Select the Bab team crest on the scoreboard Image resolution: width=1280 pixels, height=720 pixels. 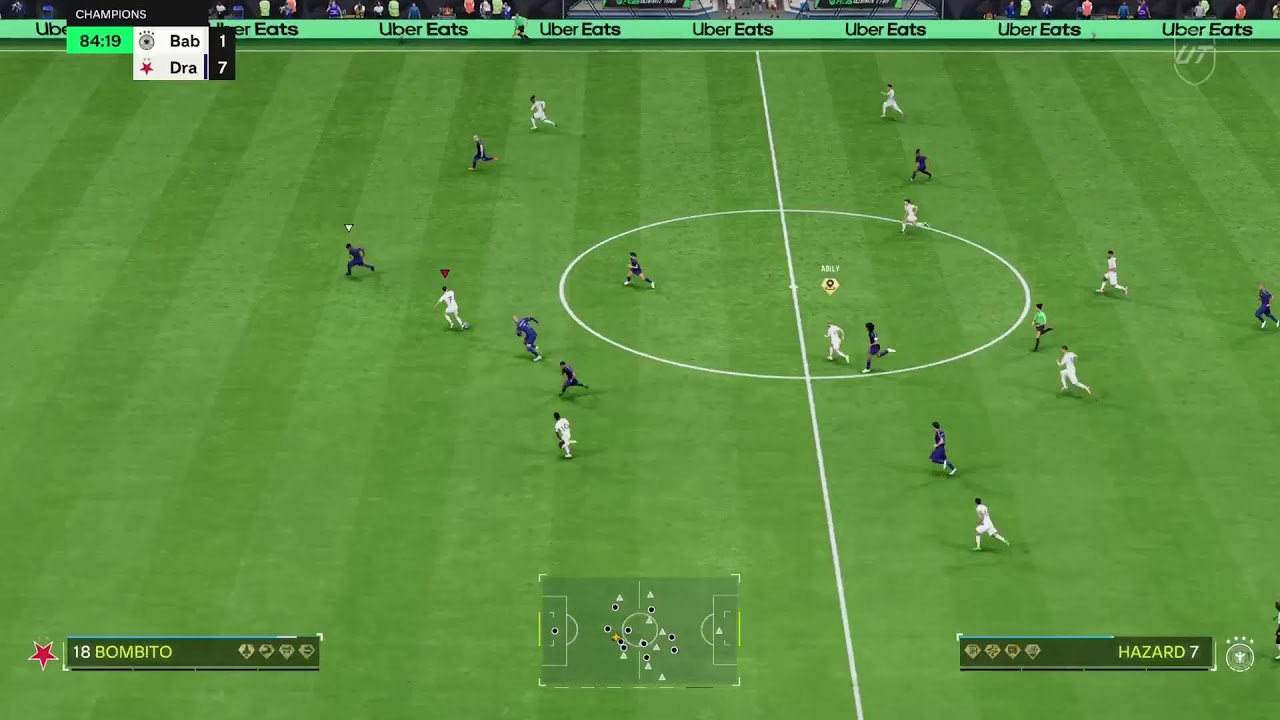(147, 40)
